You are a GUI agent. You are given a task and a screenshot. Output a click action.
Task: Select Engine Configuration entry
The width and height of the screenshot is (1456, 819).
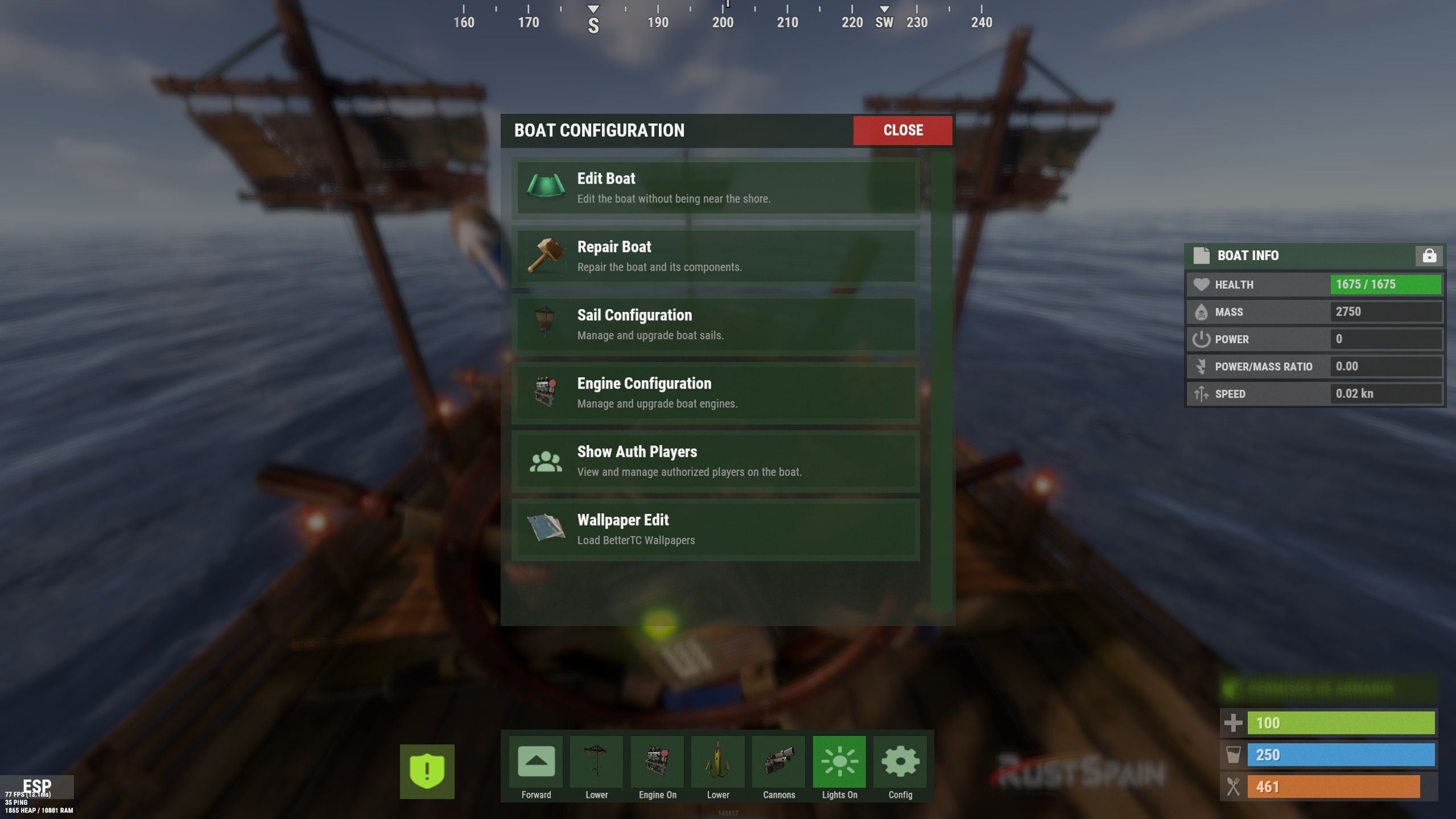coord(715,393)
